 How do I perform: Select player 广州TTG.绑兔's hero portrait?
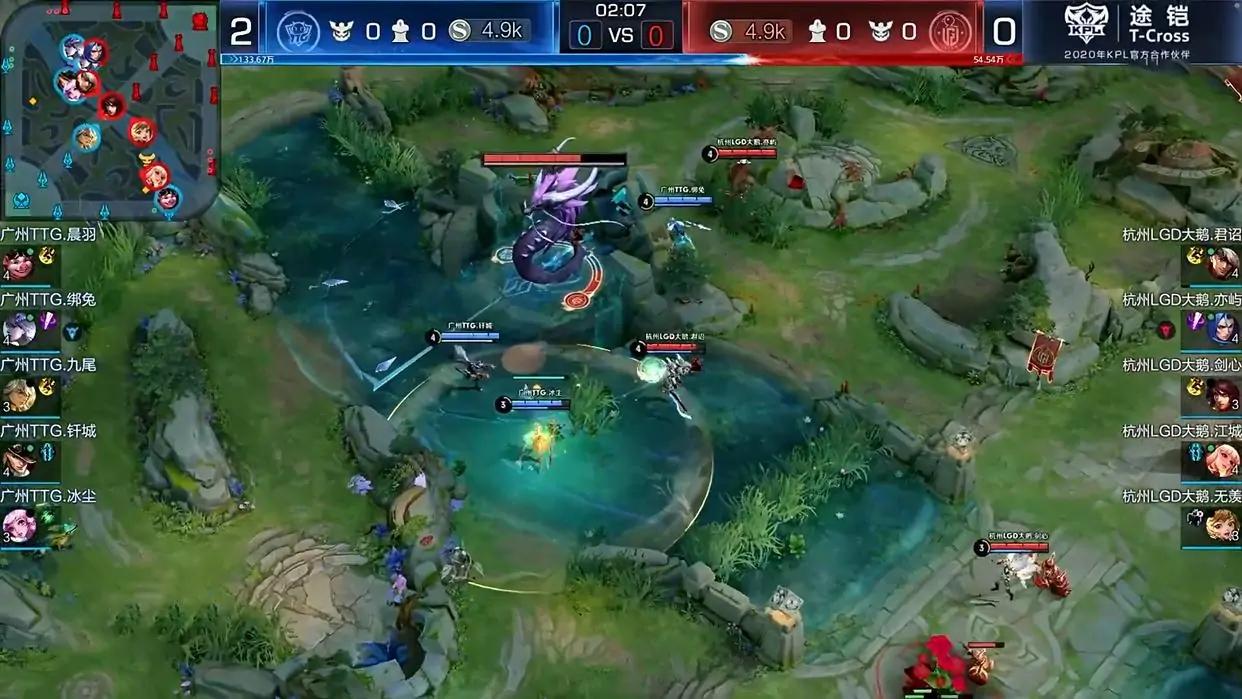[x=17, y=329]
